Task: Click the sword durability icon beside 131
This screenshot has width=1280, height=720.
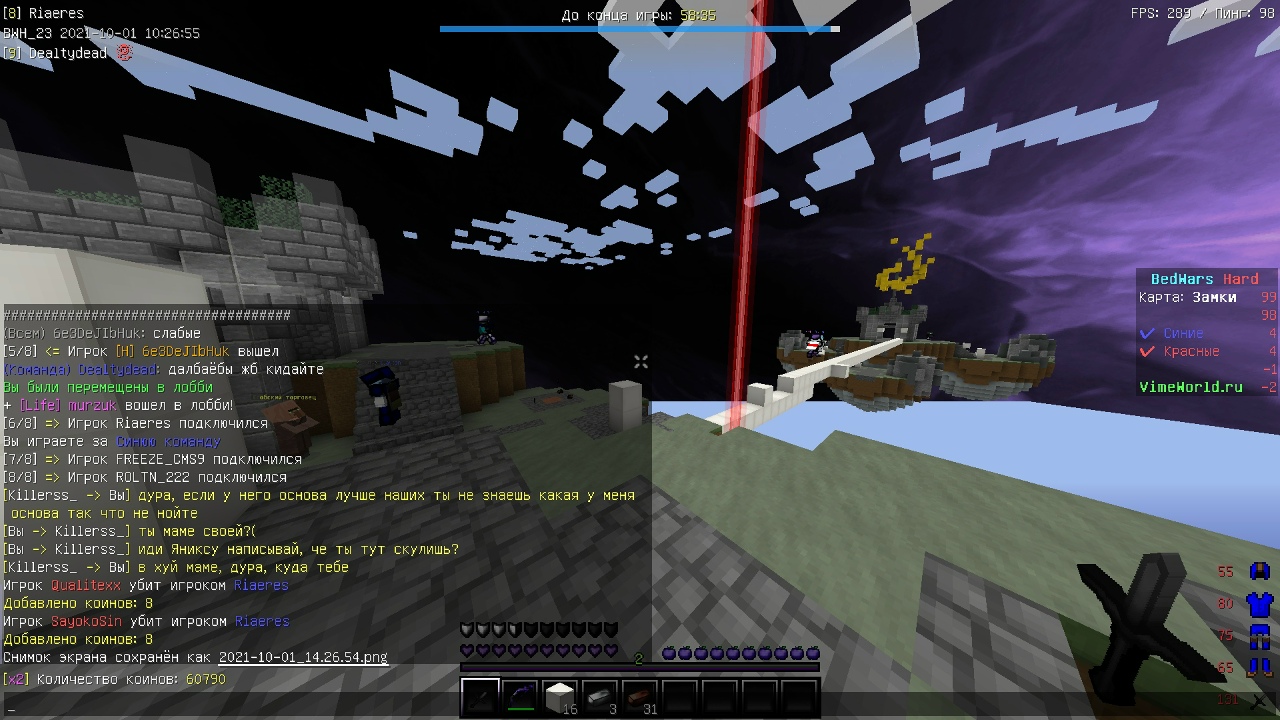Action: point(1259,700)
